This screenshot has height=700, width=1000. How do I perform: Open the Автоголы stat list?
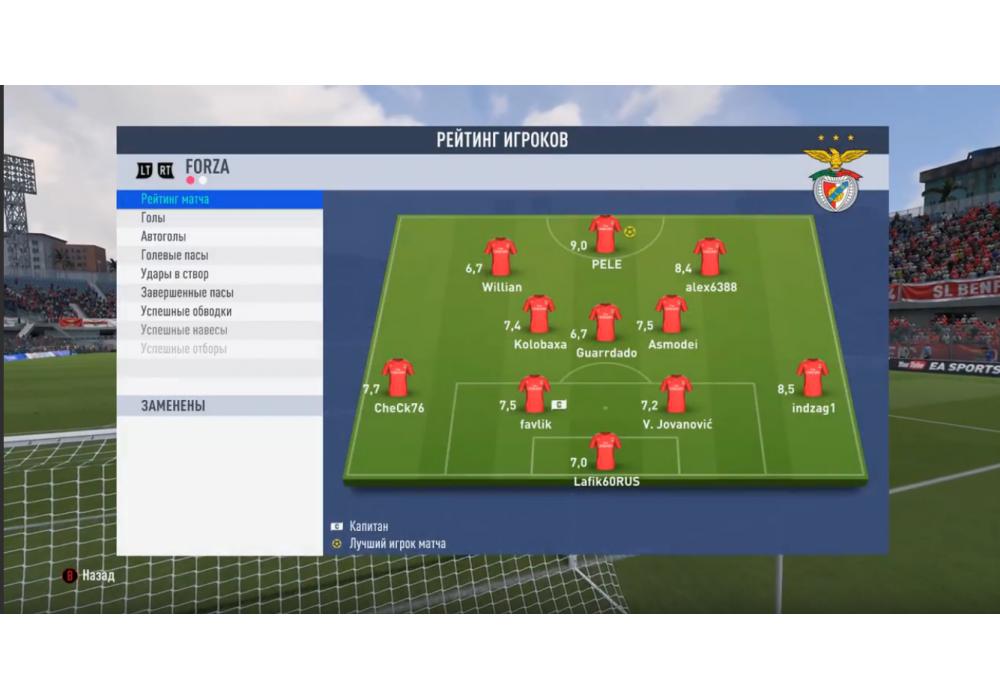(x=163, y=237)
